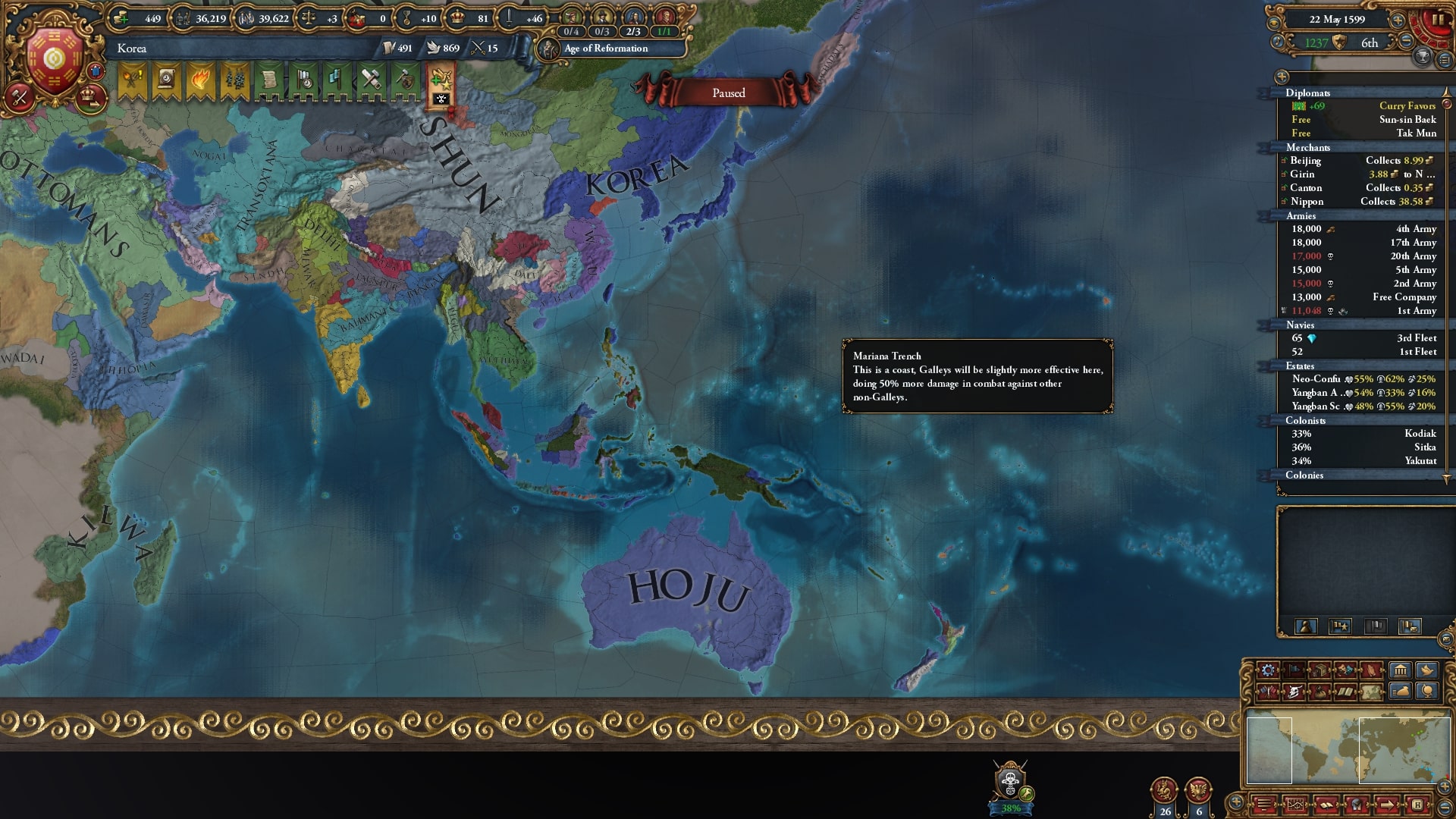Viewport: 1456px width, 819px height.
Task: Click the burning fire alert banner
Action: click(x=201, y=80)
